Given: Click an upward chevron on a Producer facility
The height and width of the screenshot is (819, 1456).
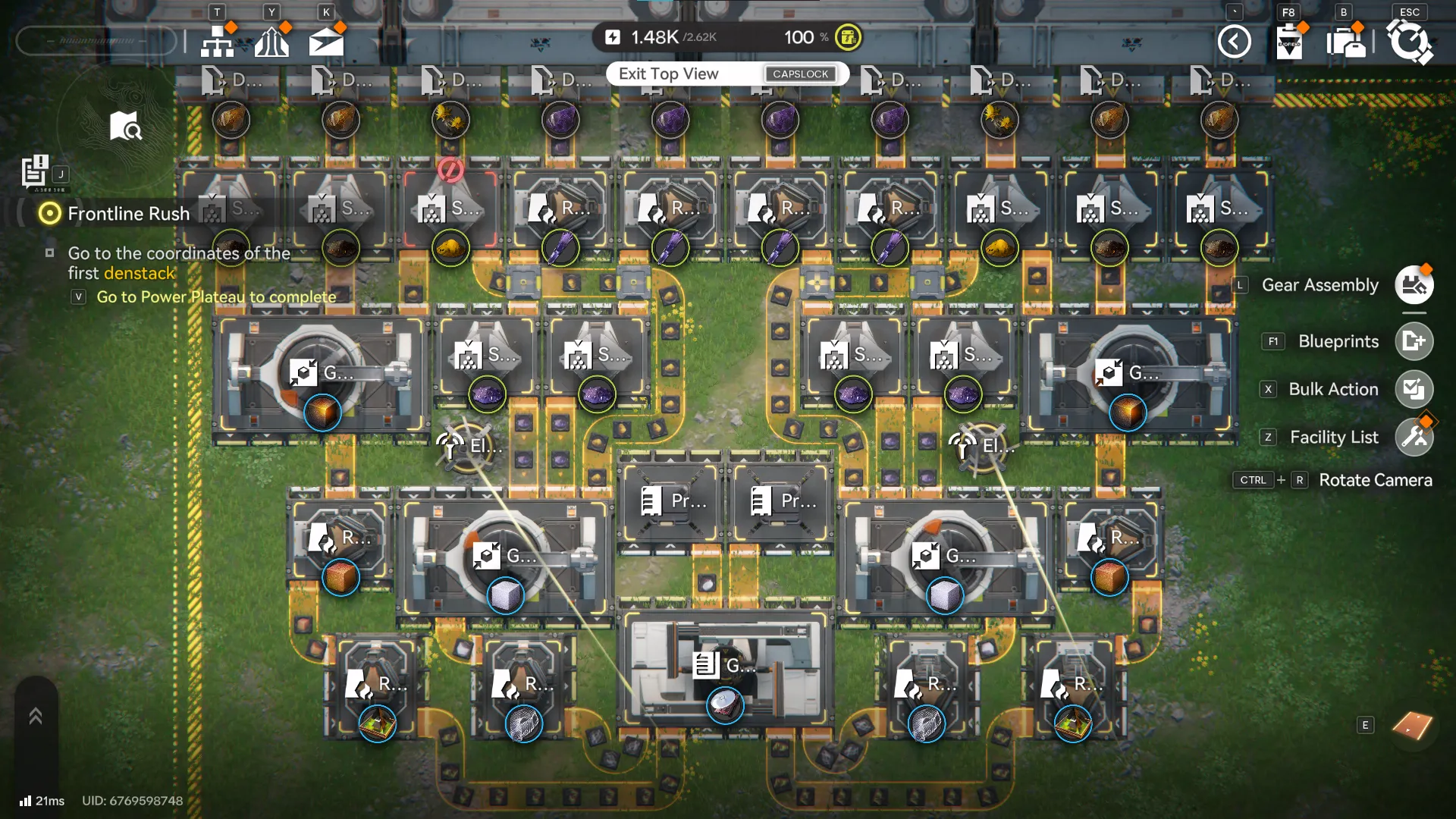Looking at the screenshot, I should click(635, 546).
